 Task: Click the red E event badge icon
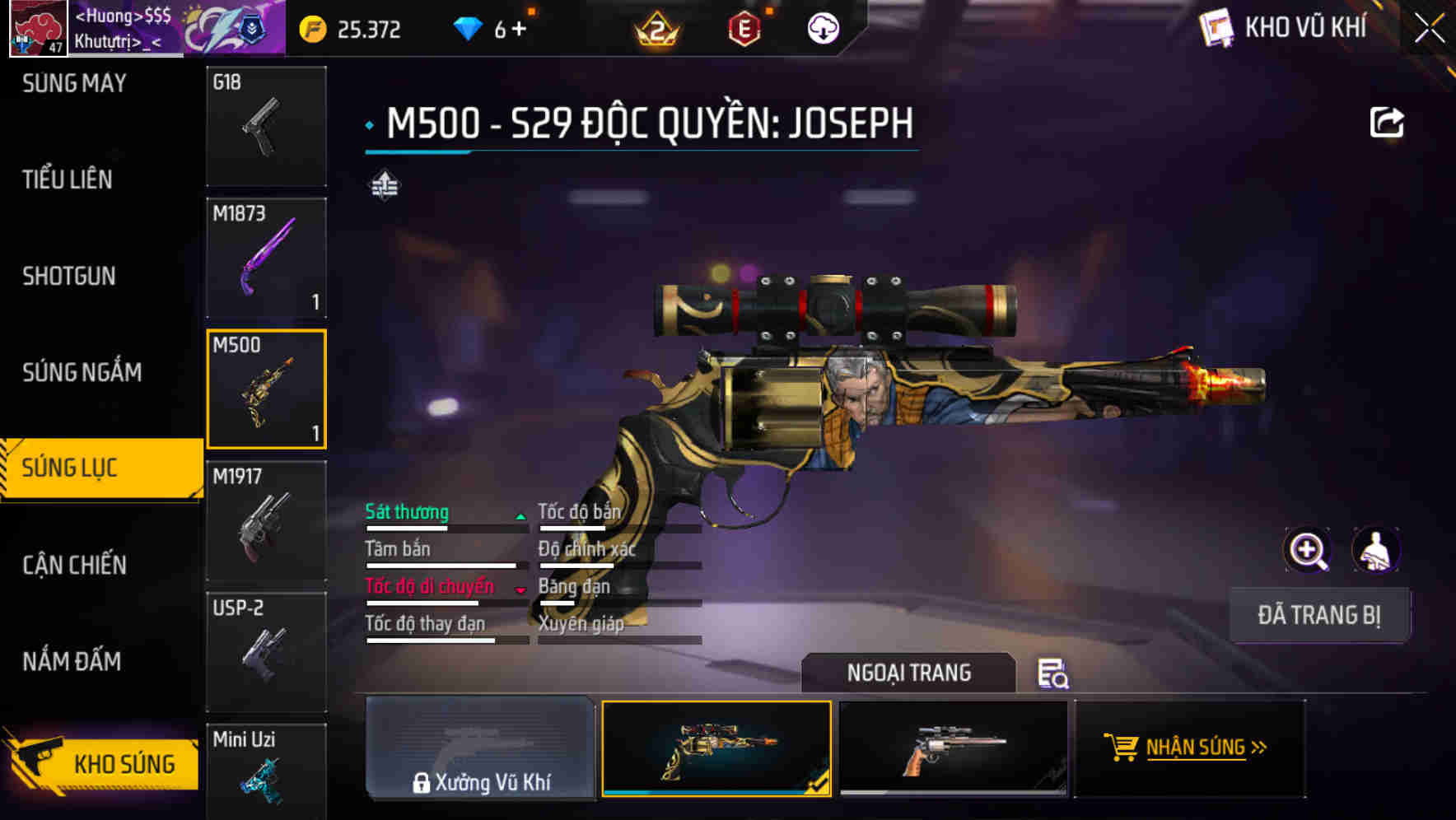point(744,27)
